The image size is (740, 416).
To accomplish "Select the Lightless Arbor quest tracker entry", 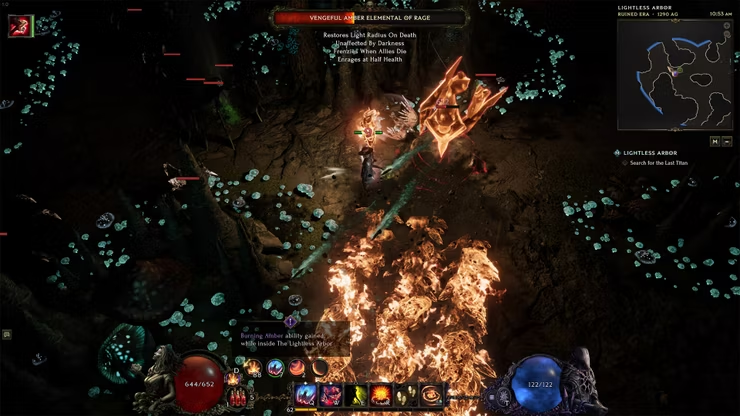I will (x=650, y=153).
